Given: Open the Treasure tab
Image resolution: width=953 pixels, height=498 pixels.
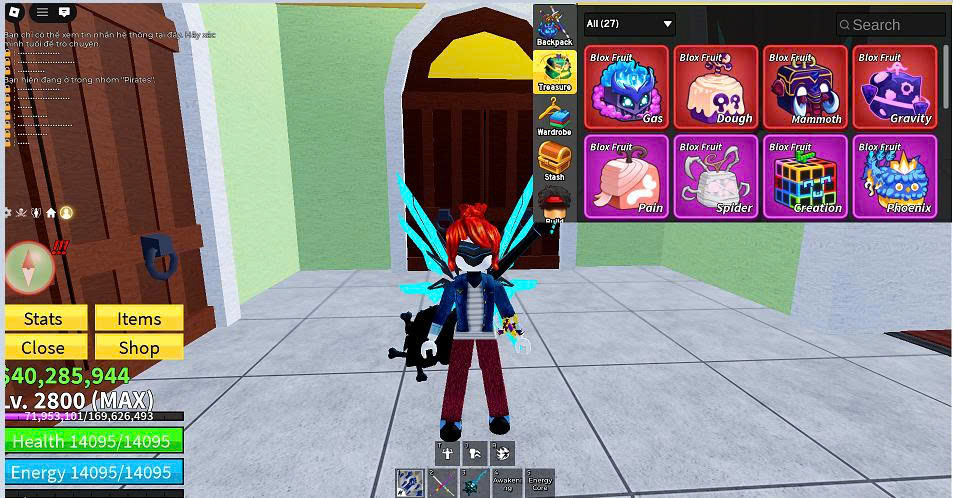Looking at the screenshot, I should (554, 72).
